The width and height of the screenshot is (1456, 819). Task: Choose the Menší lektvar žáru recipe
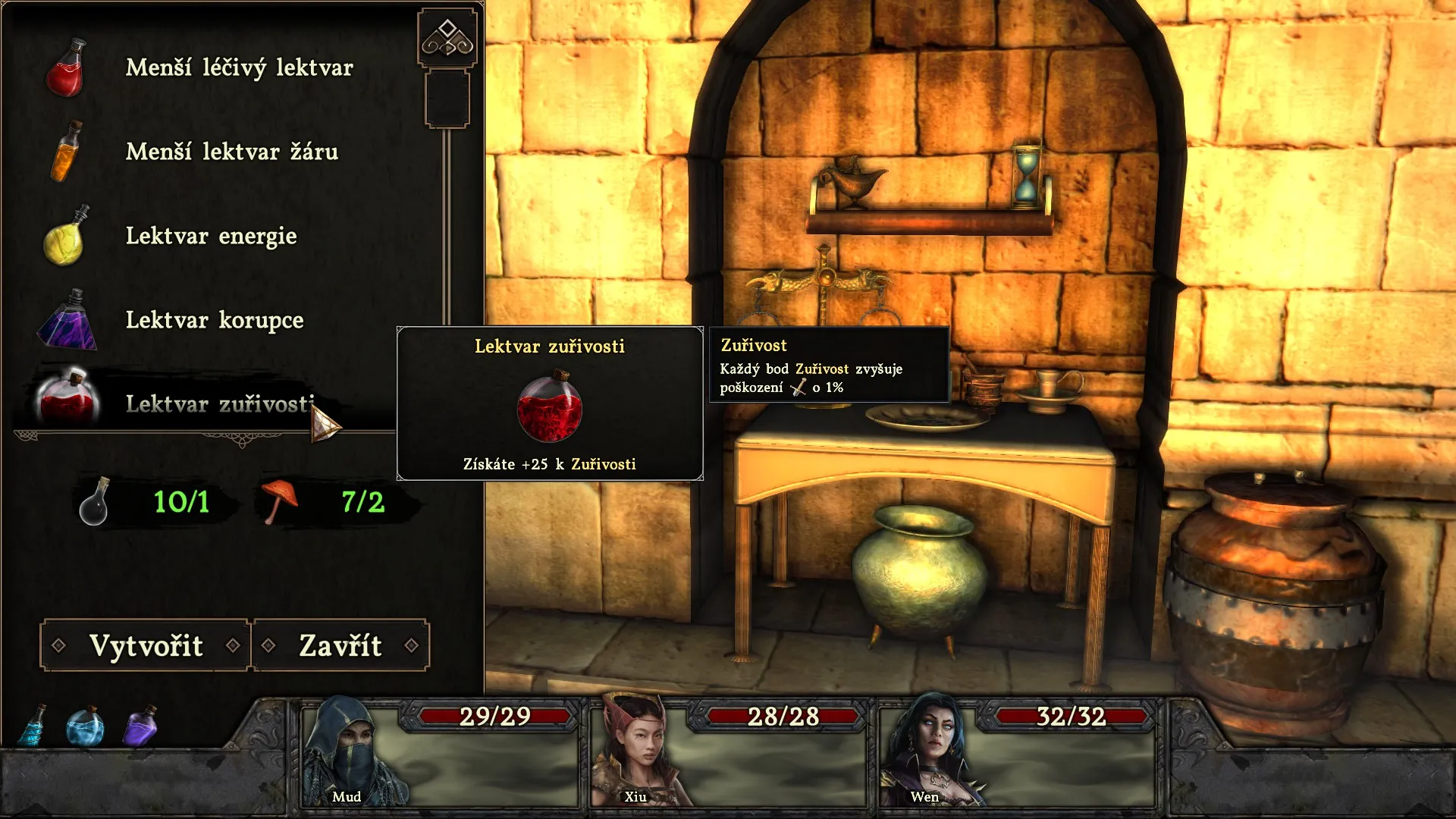(x=231, y=152)
